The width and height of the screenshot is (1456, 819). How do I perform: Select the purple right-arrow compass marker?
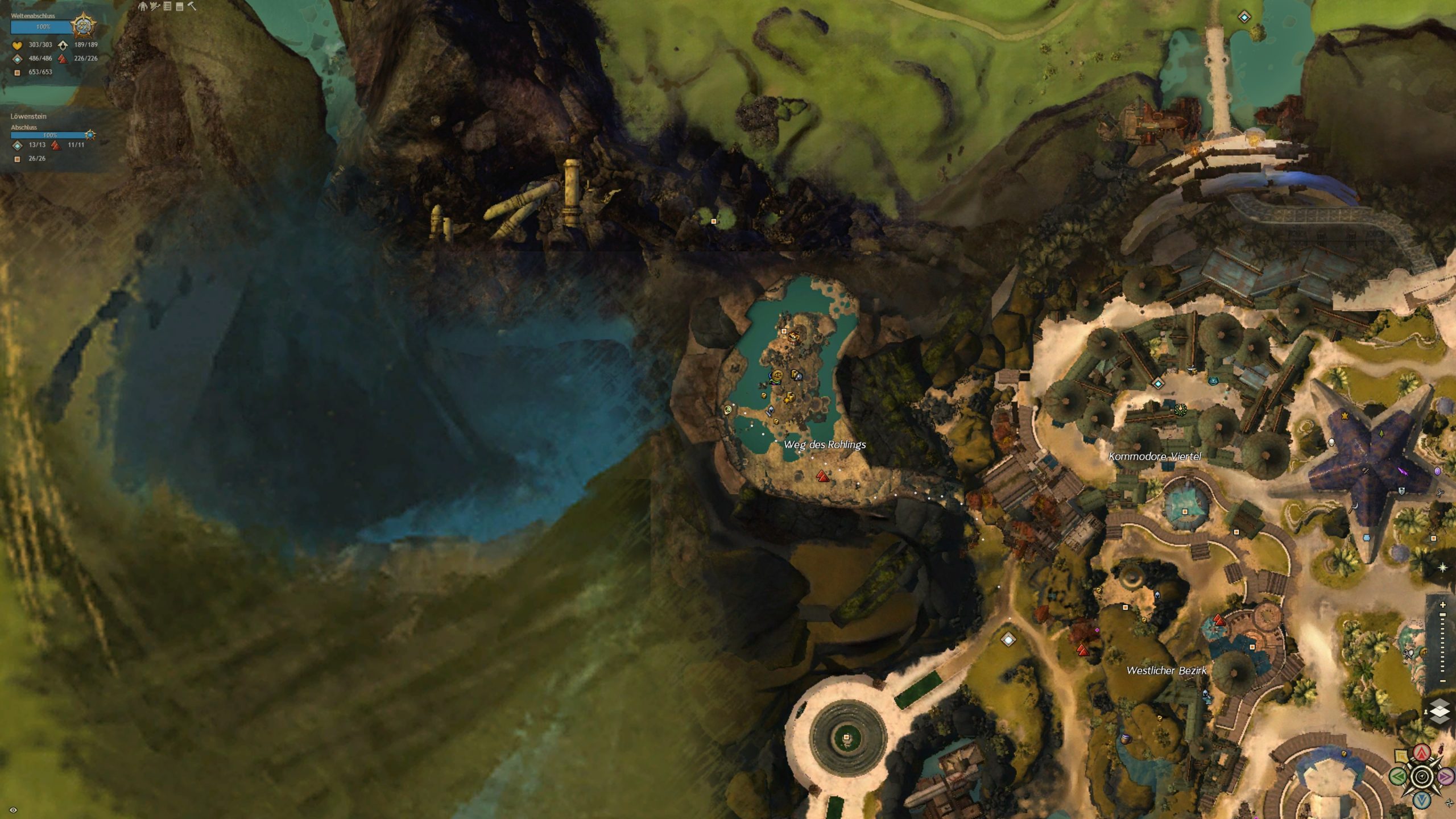[x=1446, y=776]
